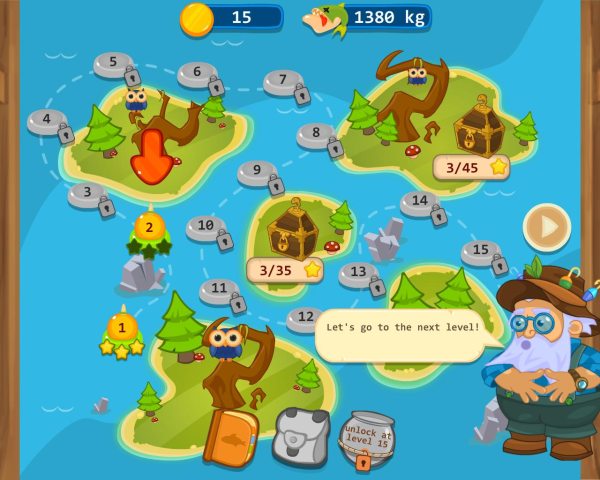Choose locked level 14 stone
Viewport: 600px width, 480px height.
click(x=421, y=203)
